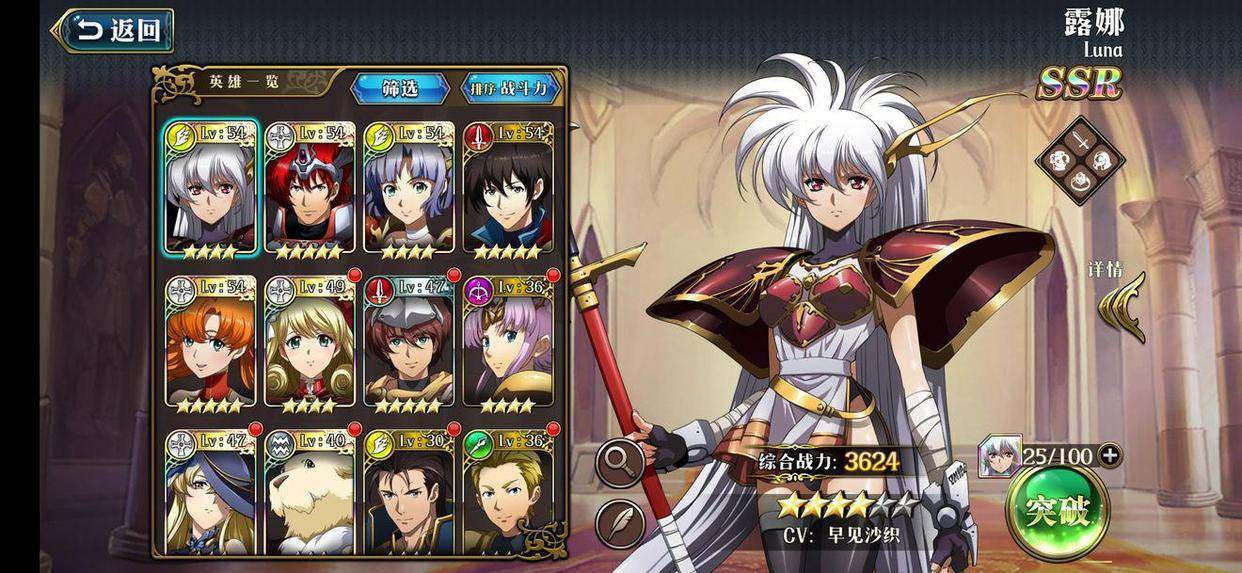The height and width of the screenshot is (573, 1242).
Task: Select the white-haired Luna hero card
Action: pyautogui.click(x=210, y=188)
